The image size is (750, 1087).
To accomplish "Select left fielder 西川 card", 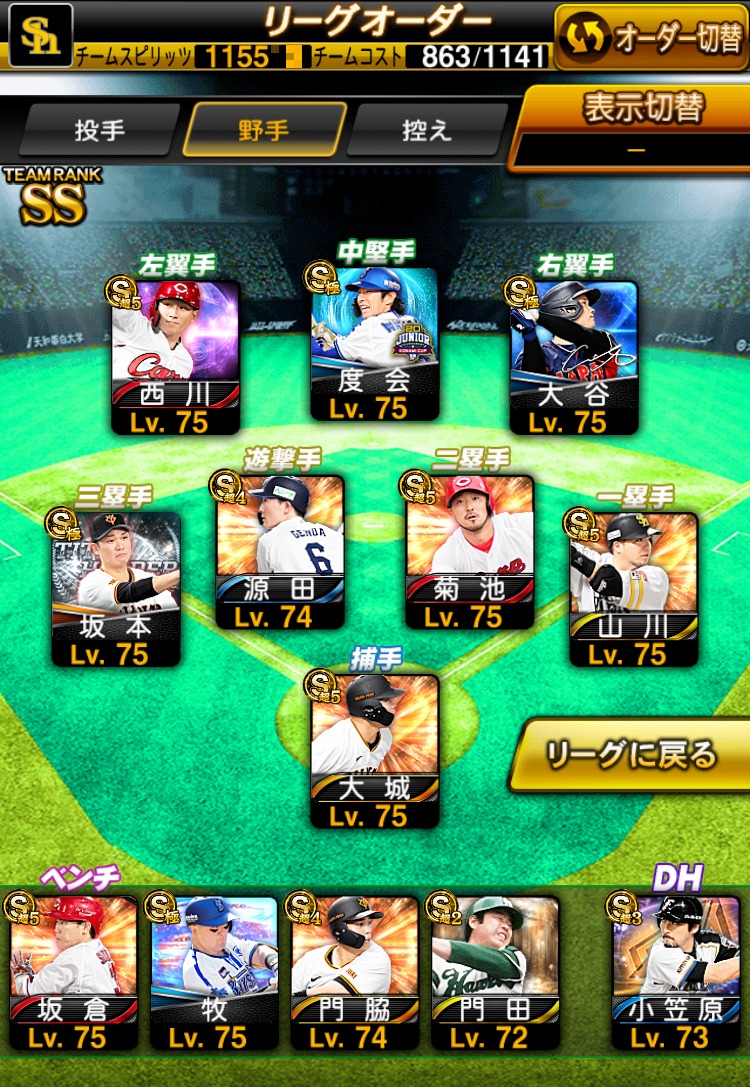I will [175, 357].
